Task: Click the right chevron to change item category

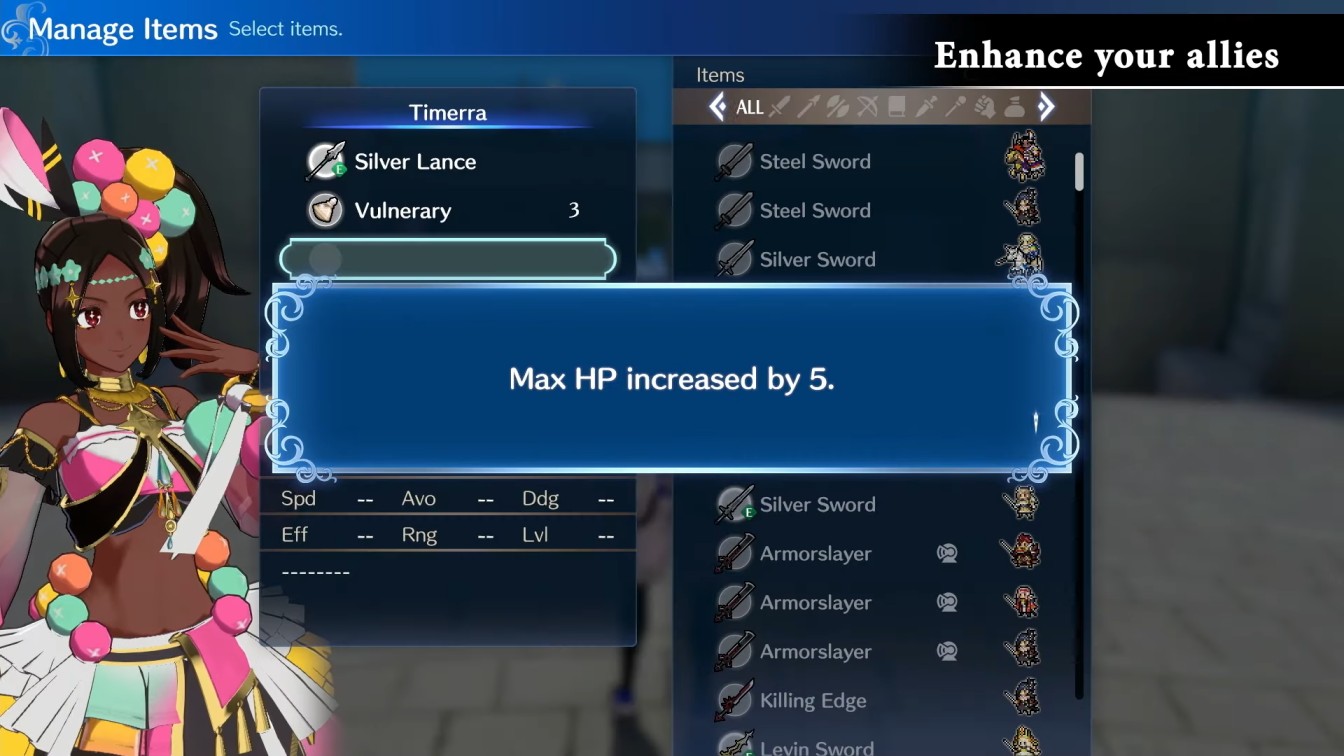Action: click(1047, 107)
